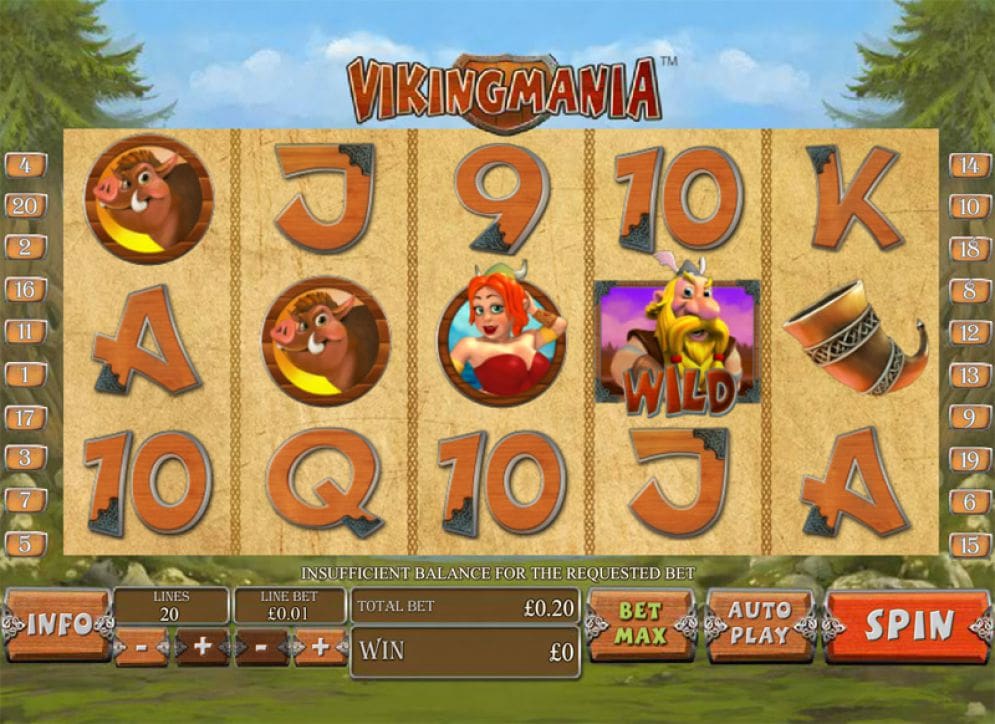The image size is (995, 724).
Task: Choose payline marker 12
Action: (x=969, y=333)
